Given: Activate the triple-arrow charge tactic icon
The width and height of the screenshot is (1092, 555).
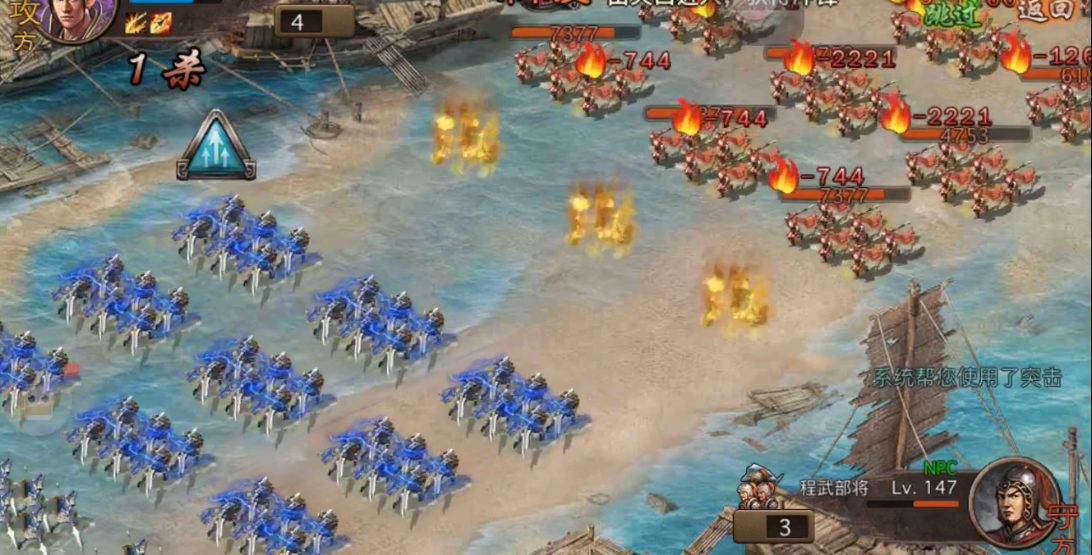Looking at the screenshot, I should pos(216,146).
